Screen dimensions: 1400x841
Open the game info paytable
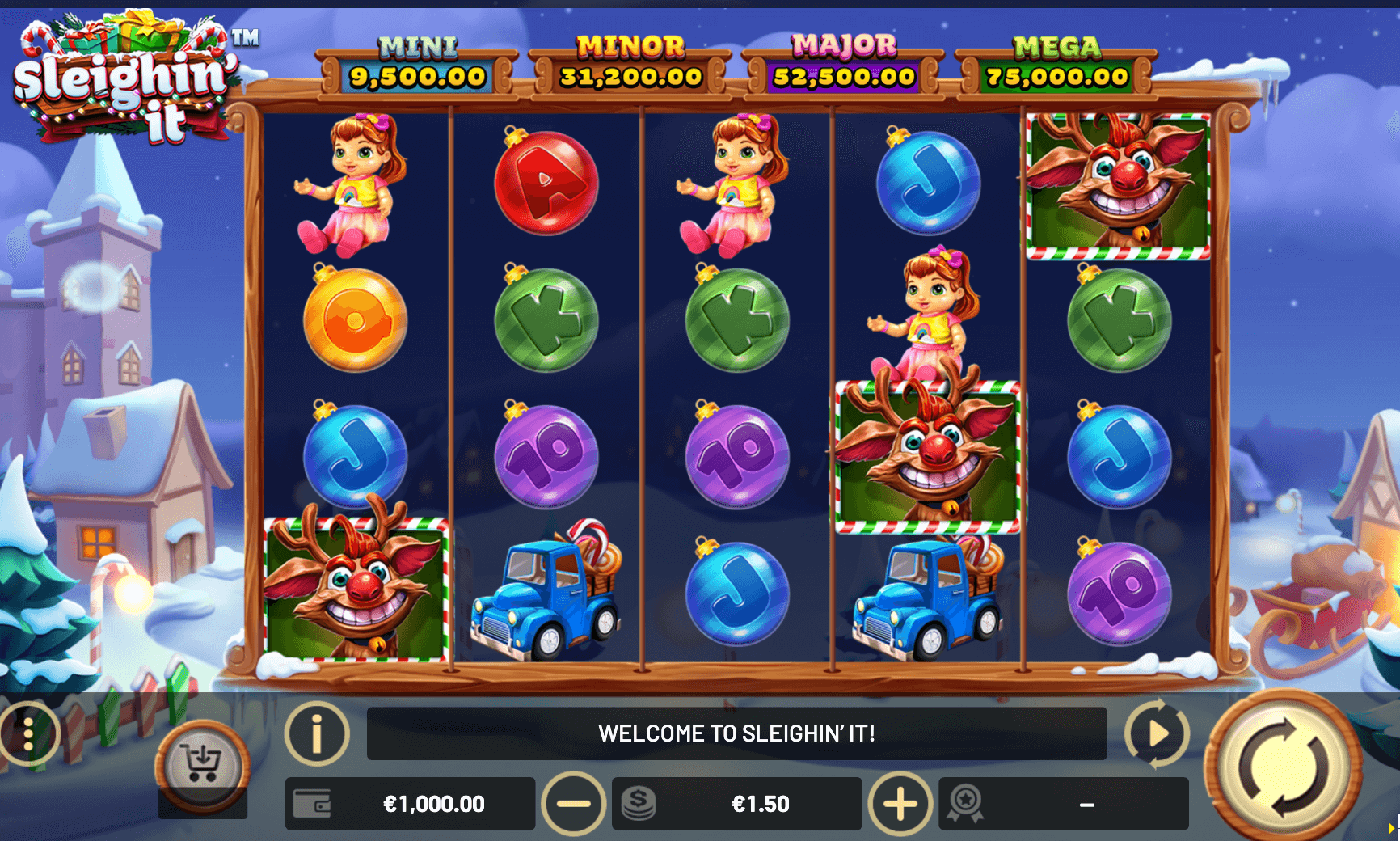[x=317, y=733]
